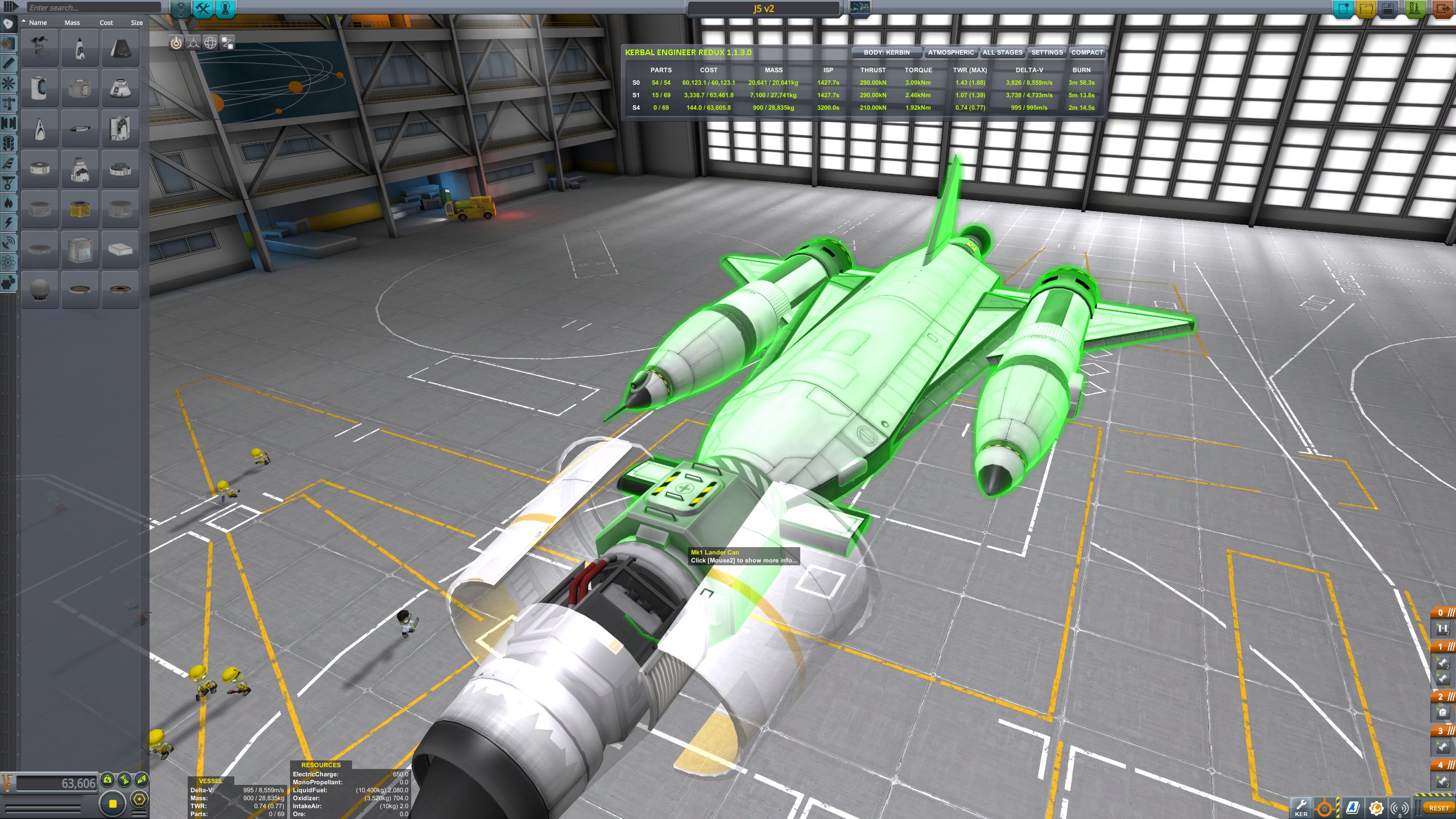Open the load craft folder button
Screen dimensions: 1456x819
(1366, 9)
